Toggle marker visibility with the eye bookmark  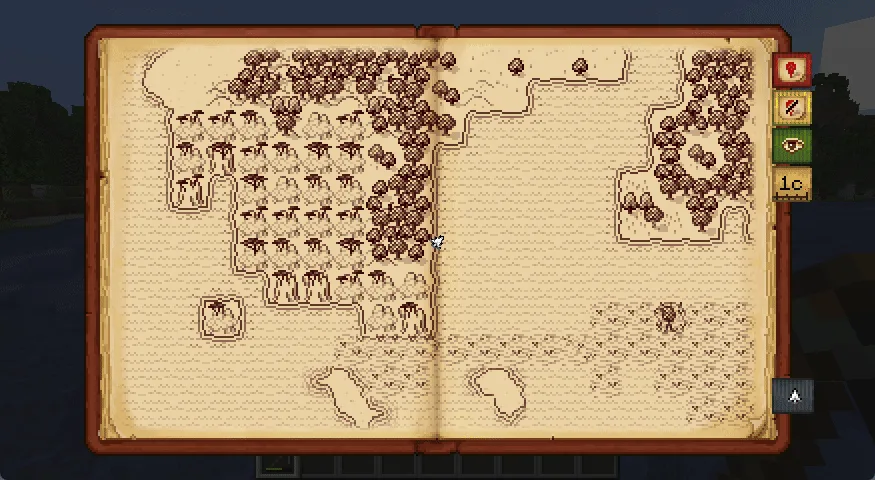click(791, 145)
